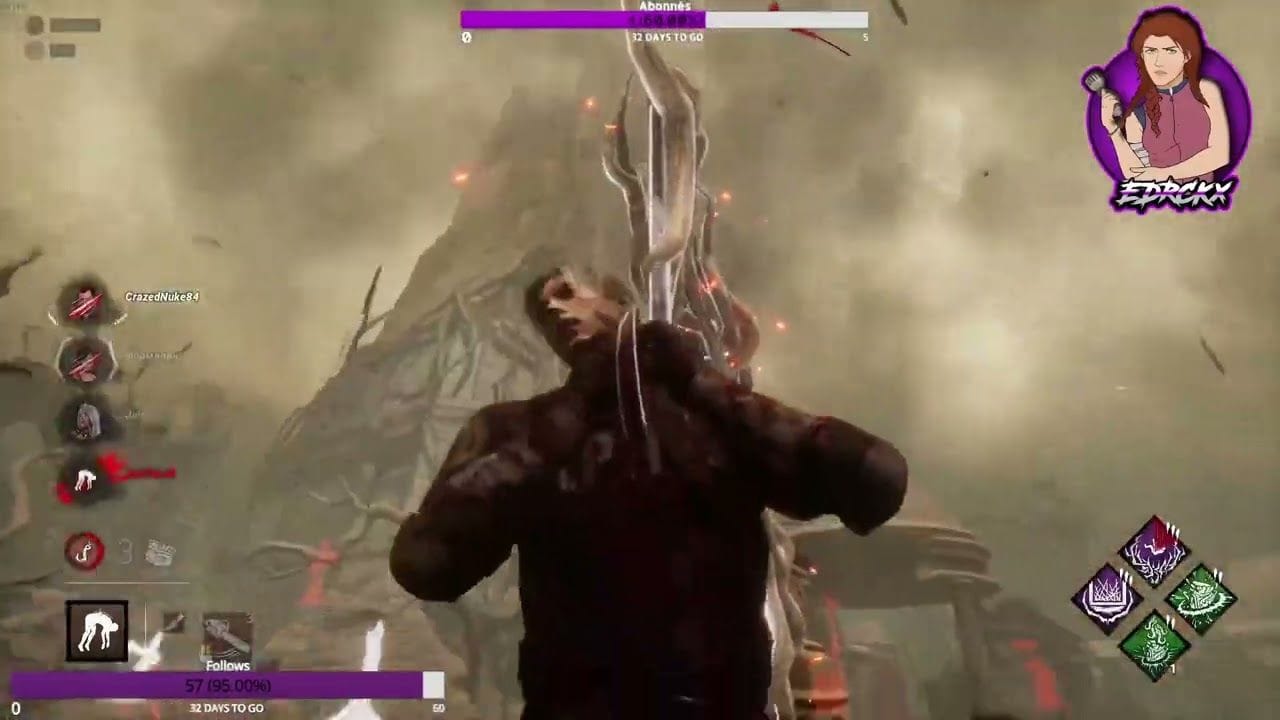Select the right green perk diamond icon
This screenshot has height=720, width=1280.
coord(1200,594)
